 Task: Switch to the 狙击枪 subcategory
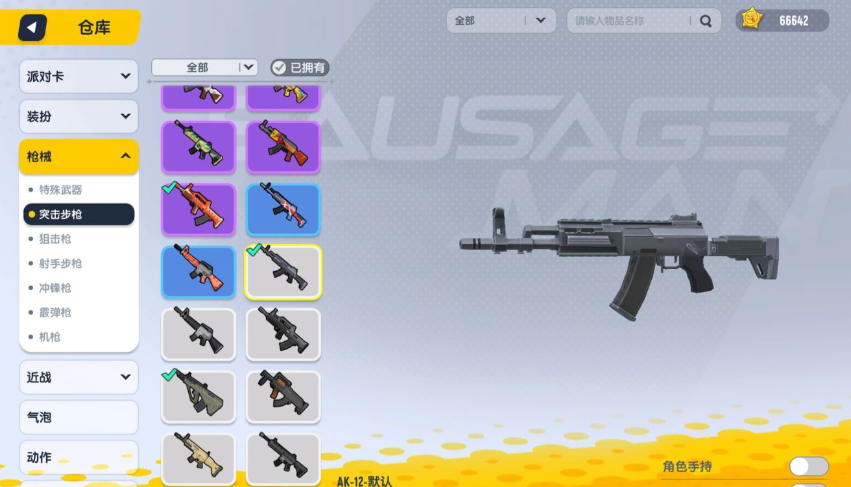[55, 239]
